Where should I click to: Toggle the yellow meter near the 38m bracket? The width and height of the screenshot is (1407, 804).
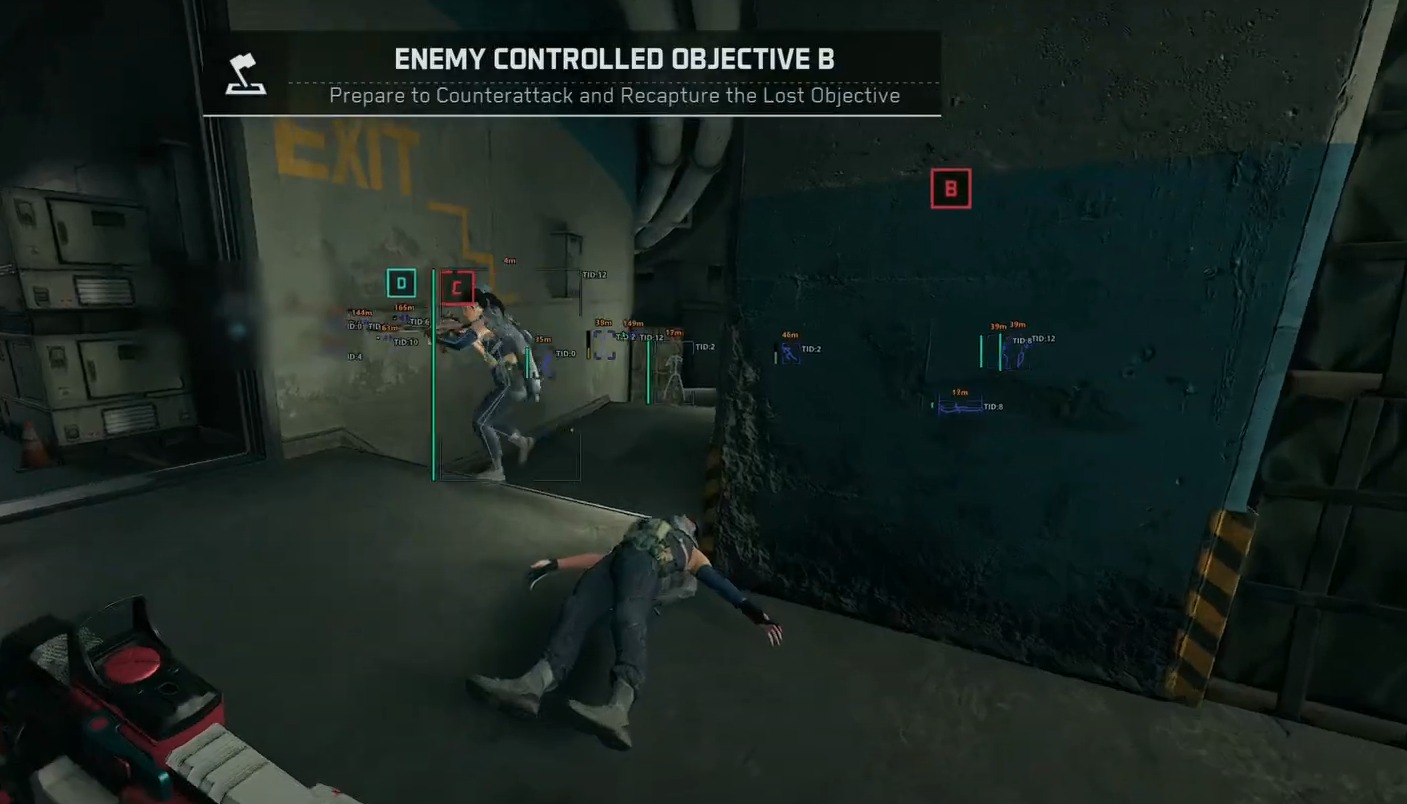point(589,353)
